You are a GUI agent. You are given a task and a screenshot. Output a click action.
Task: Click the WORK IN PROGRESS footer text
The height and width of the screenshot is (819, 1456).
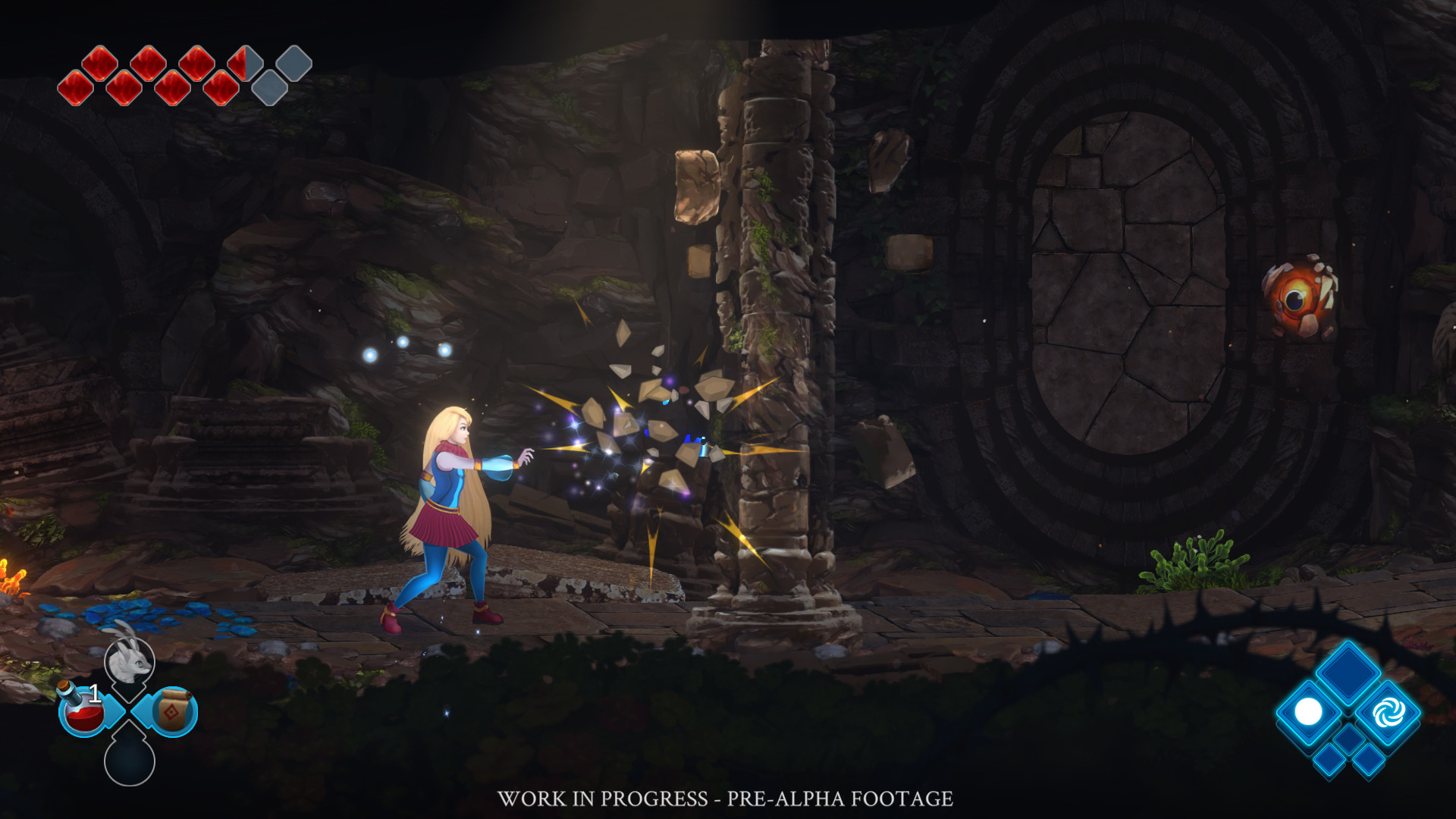pos(726,798)
